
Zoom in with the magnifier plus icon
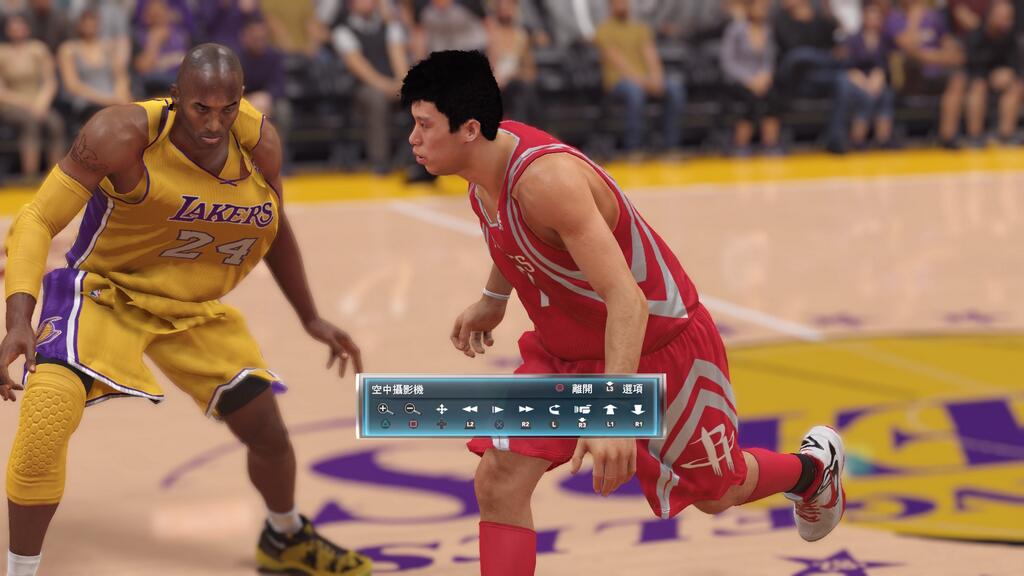pyautogui.click(x=385, y=409)
